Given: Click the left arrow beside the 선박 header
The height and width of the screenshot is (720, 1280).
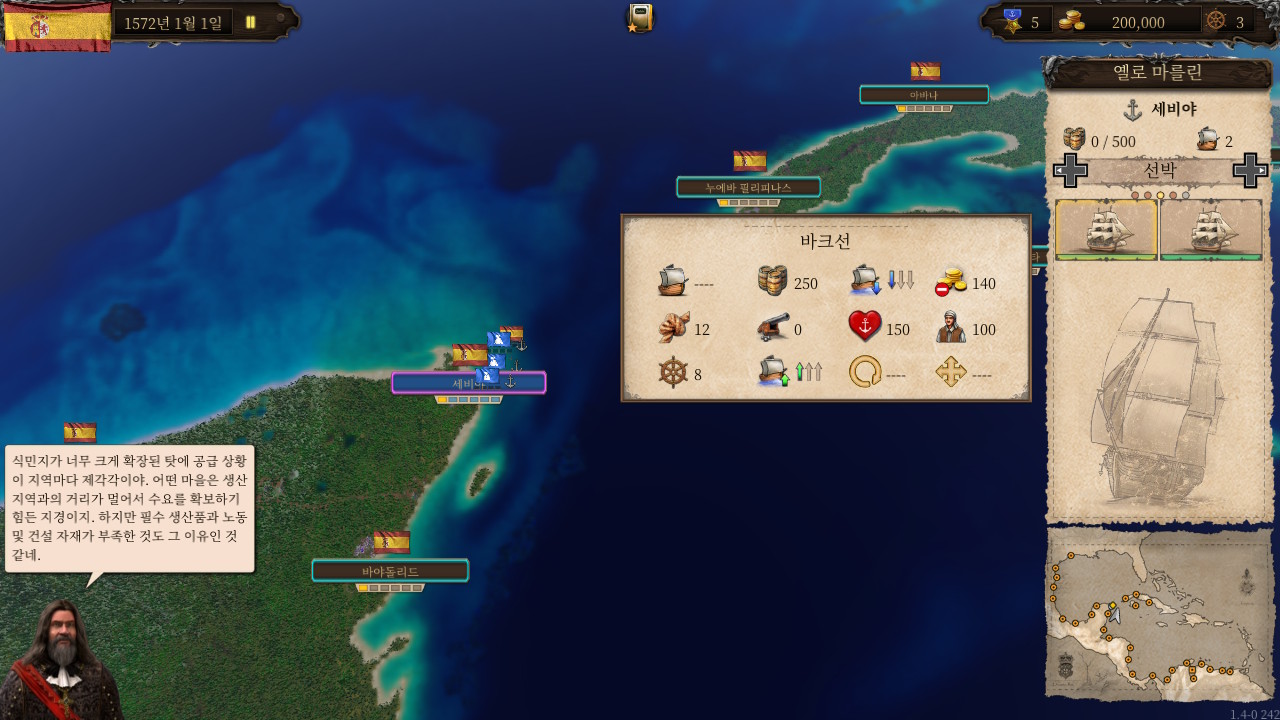Looking at the screenshot, I should 1069,170.
